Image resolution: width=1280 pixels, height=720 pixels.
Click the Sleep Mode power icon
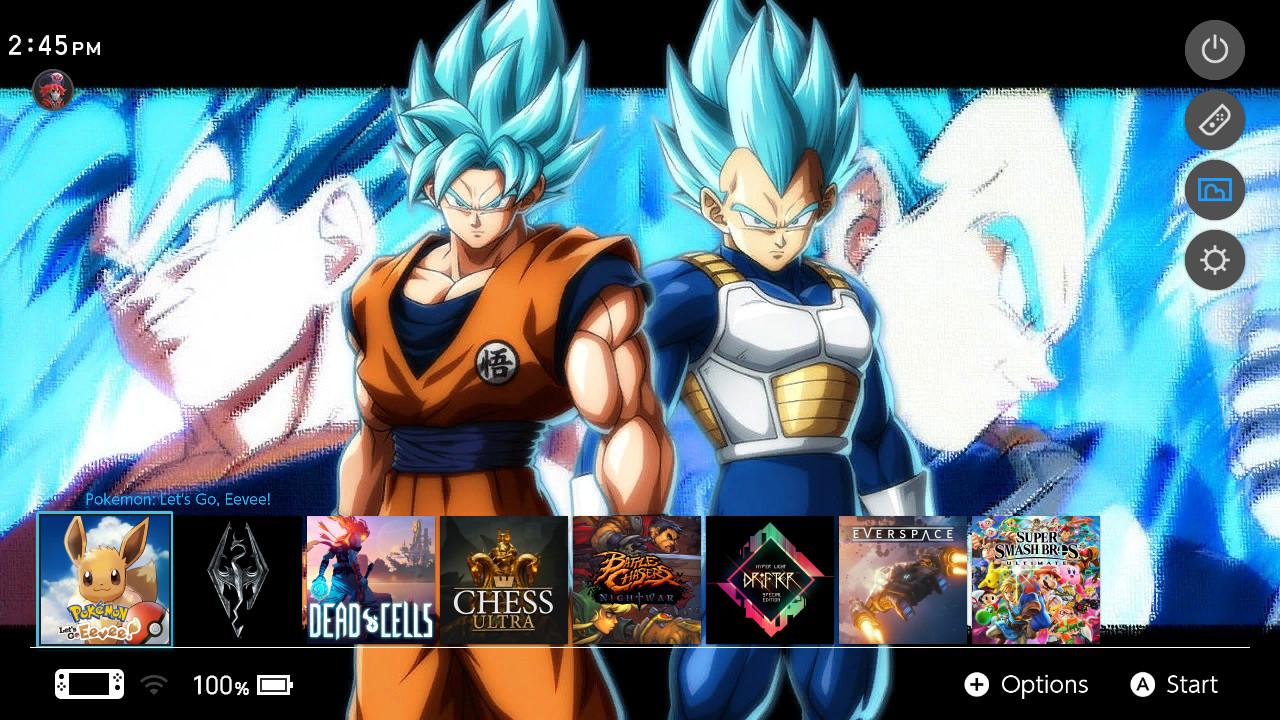1214,50
